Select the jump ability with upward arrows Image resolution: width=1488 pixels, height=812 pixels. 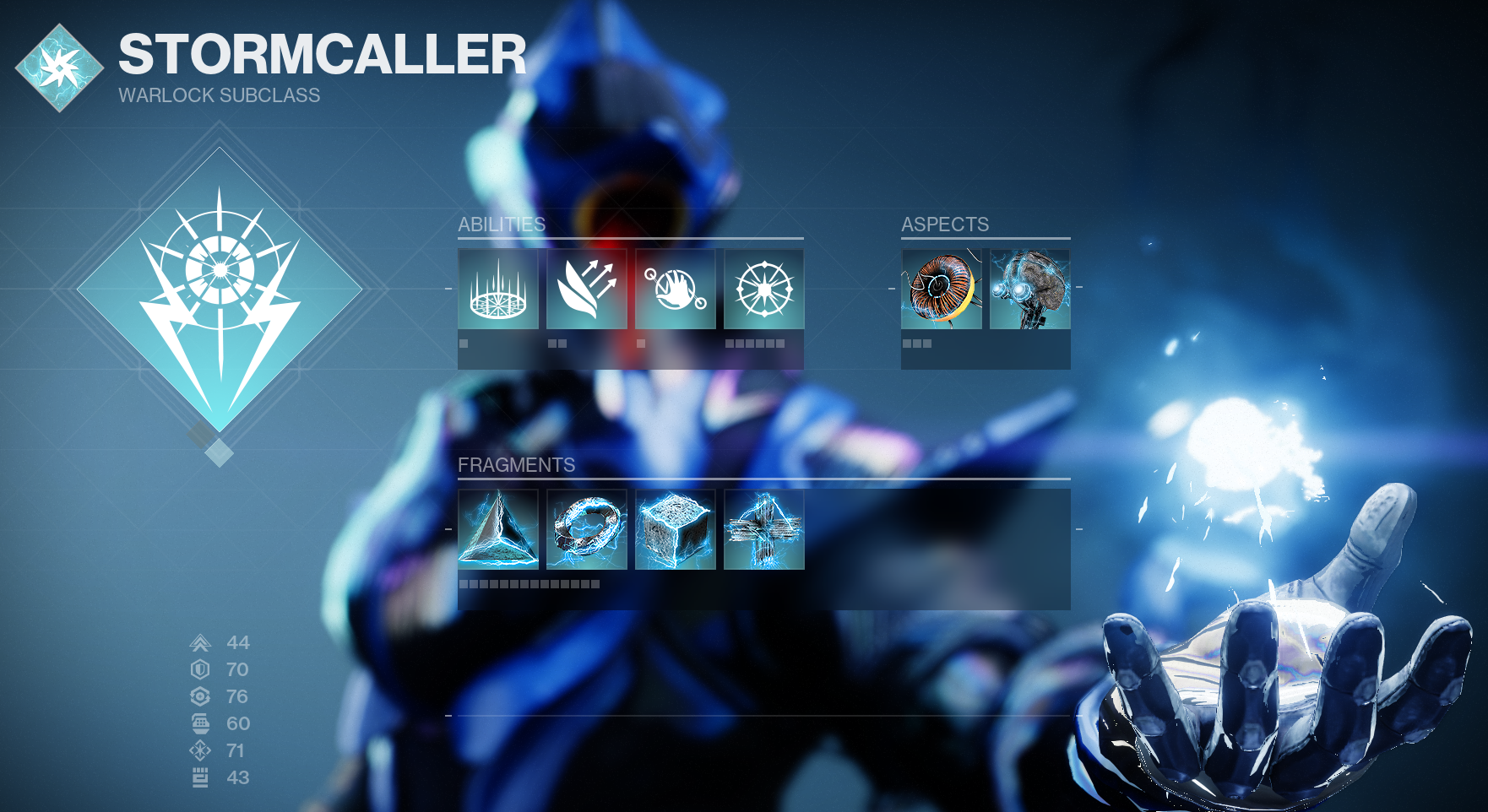pyautogui.click(x=587, y=290)
